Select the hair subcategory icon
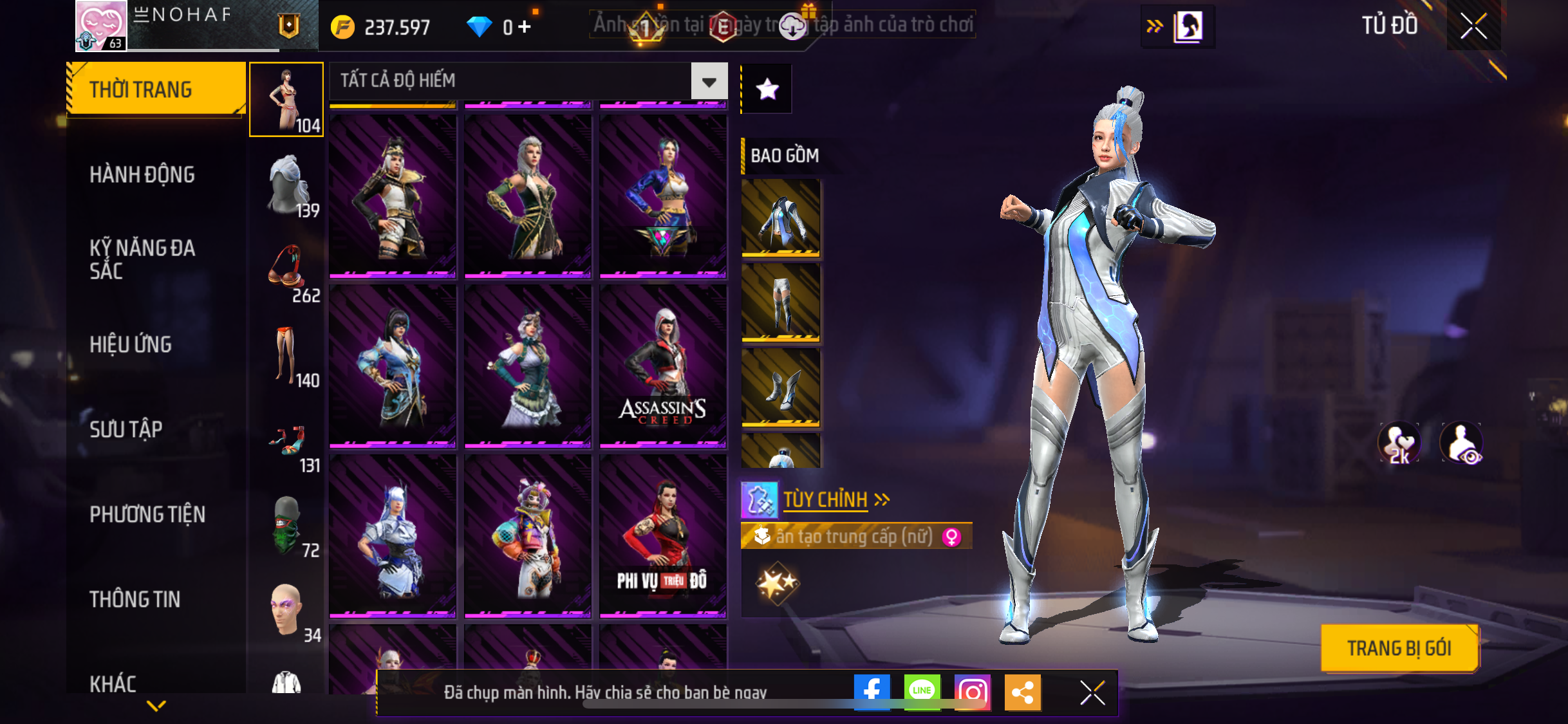Viewport: 1568px width, 724px height. (288, 185)
